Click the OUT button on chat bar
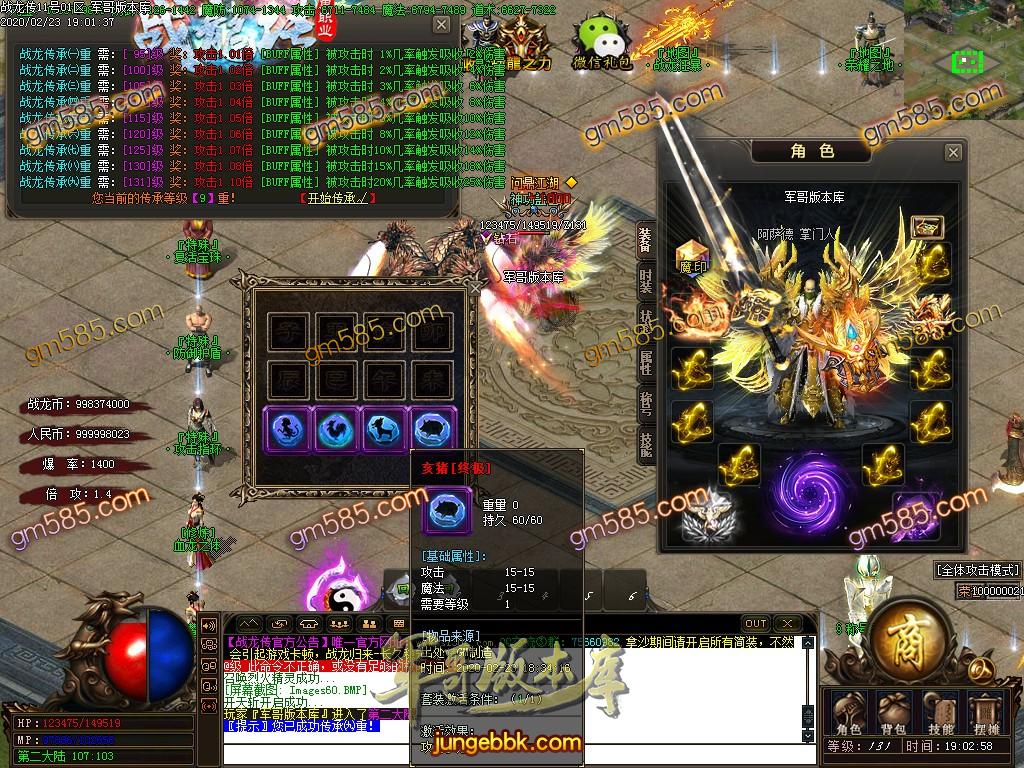This screenshot has height=768, width=1024. point(756,624)
